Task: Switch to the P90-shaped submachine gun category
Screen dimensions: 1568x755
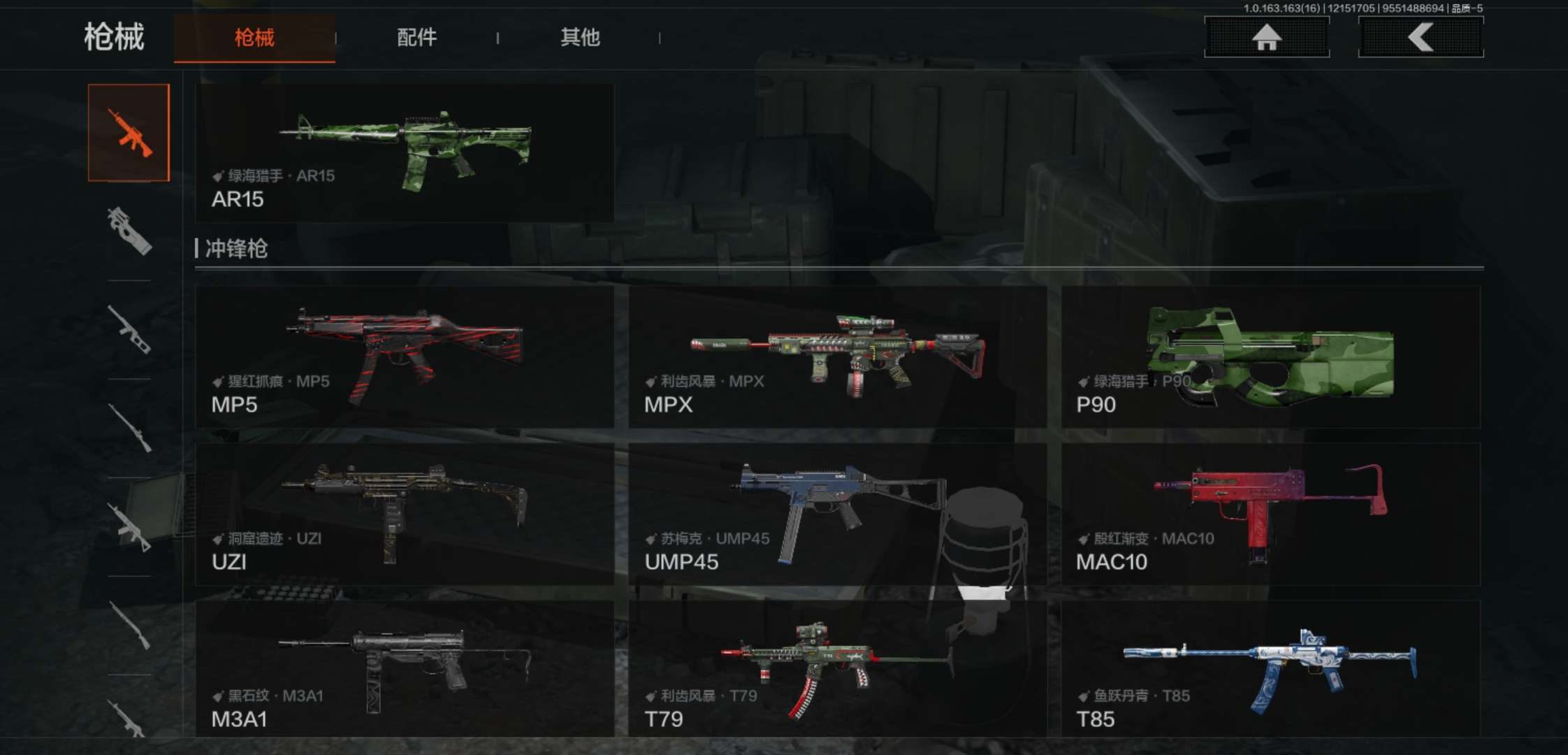Action: 129,231
